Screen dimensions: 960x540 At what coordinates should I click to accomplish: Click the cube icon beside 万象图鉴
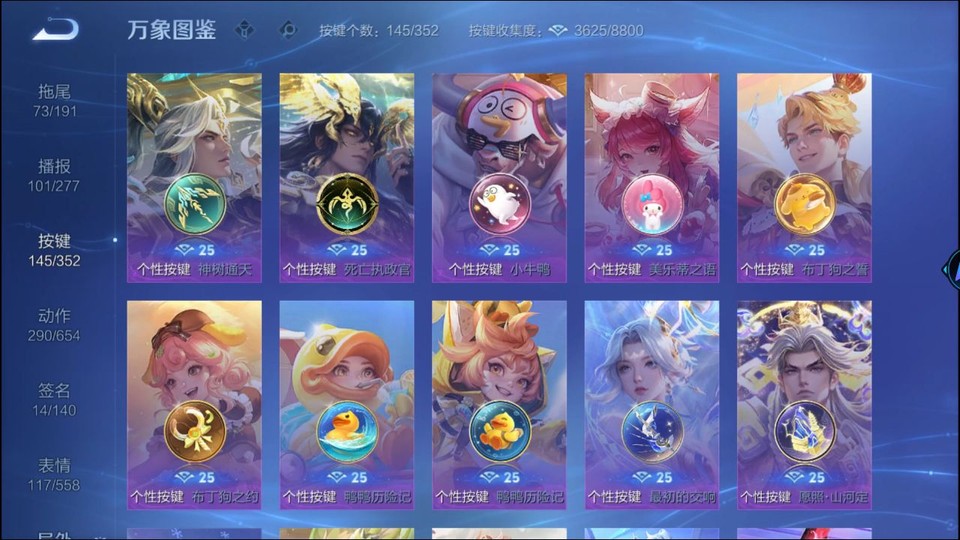pyautogui.click(x=245, y=30)
